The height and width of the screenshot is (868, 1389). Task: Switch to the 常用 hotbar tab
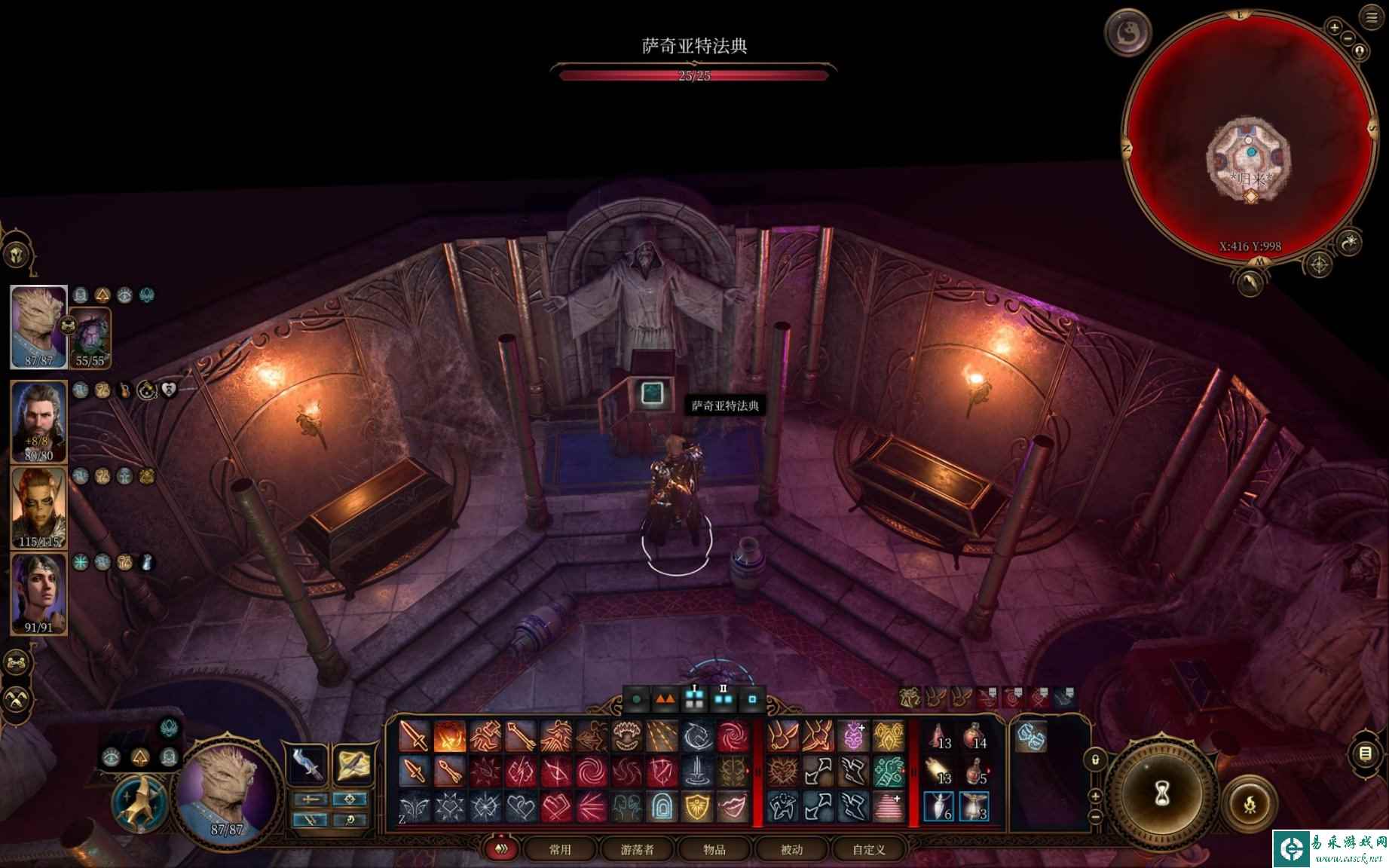(560, 849)
